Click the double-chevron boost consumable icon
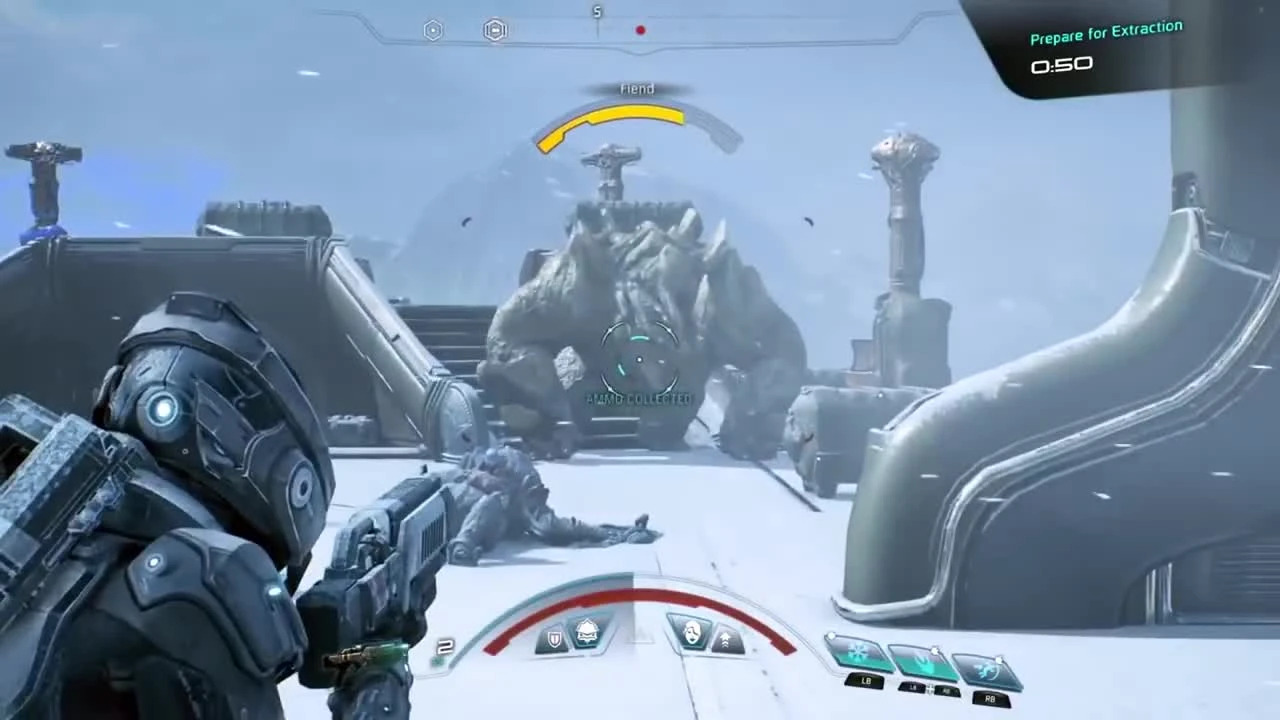This screenshot has width=1280, height=720. 726,637
